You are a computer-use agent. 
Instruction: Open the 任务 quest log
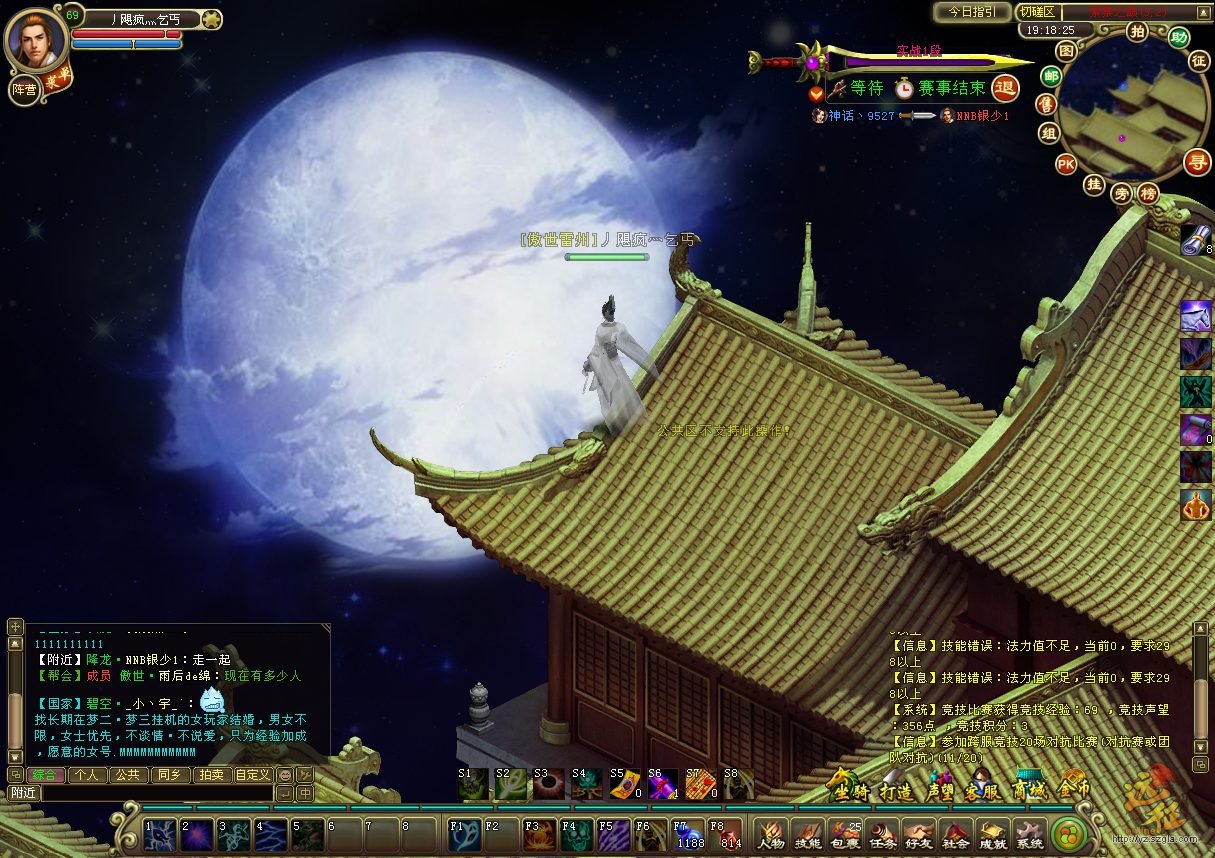click(881, 834)
